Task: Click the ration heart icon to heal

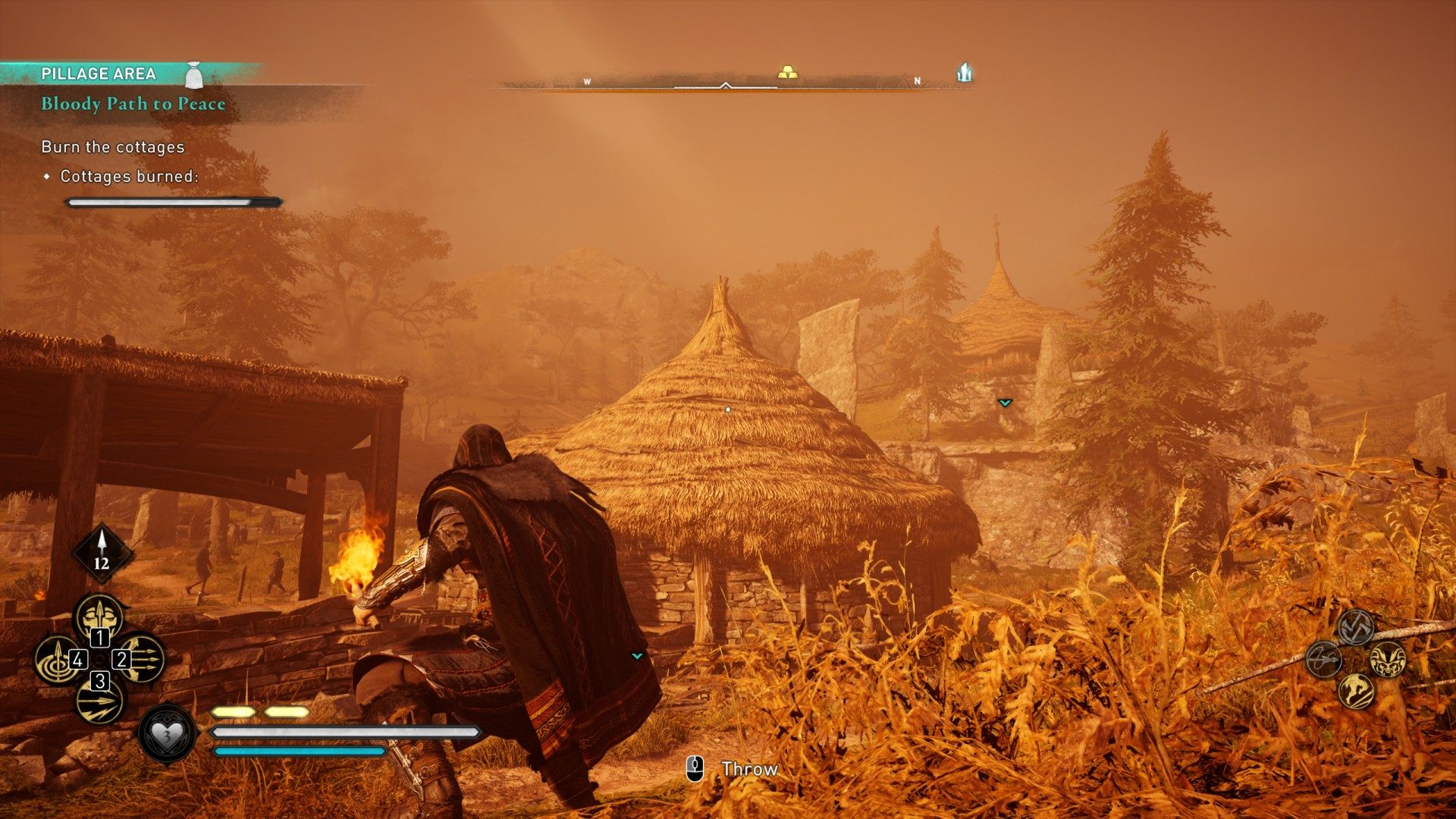Action: point(168,733)
